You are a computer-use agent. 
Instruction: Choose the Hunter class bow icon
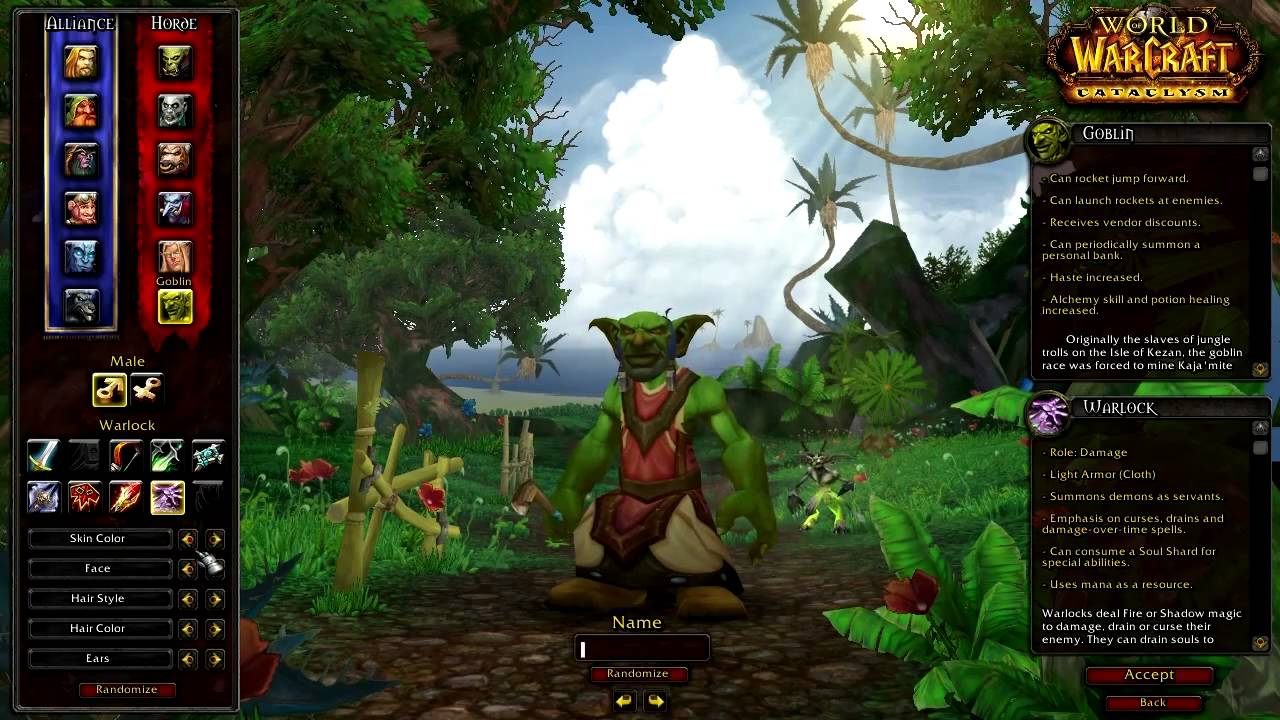tap(126, 456)
